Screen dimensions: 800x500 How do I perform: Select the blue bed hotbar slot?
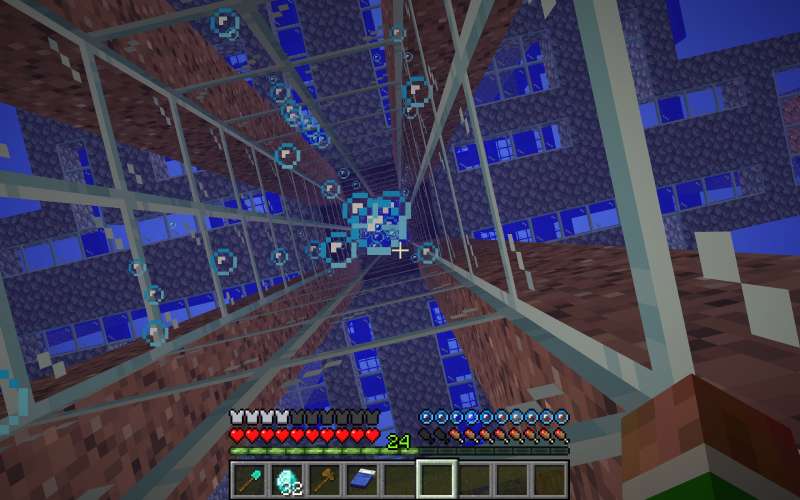362,479
